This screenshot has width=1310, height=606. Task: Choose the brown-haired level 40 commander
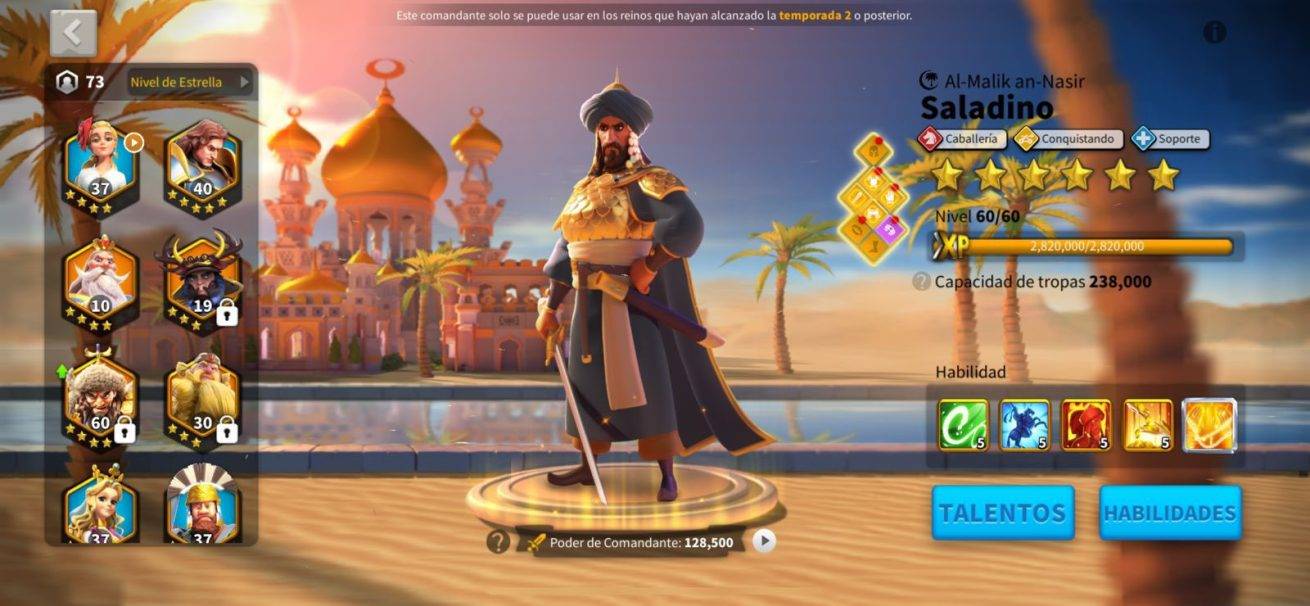pyautogui.click(x=202, y=162)
